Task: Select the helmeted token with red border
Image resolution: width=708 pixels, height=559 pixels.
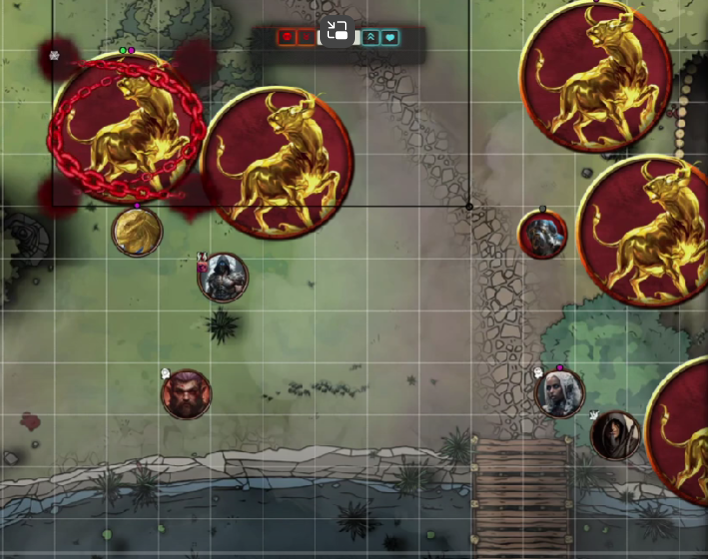Action: click(543, 235)
